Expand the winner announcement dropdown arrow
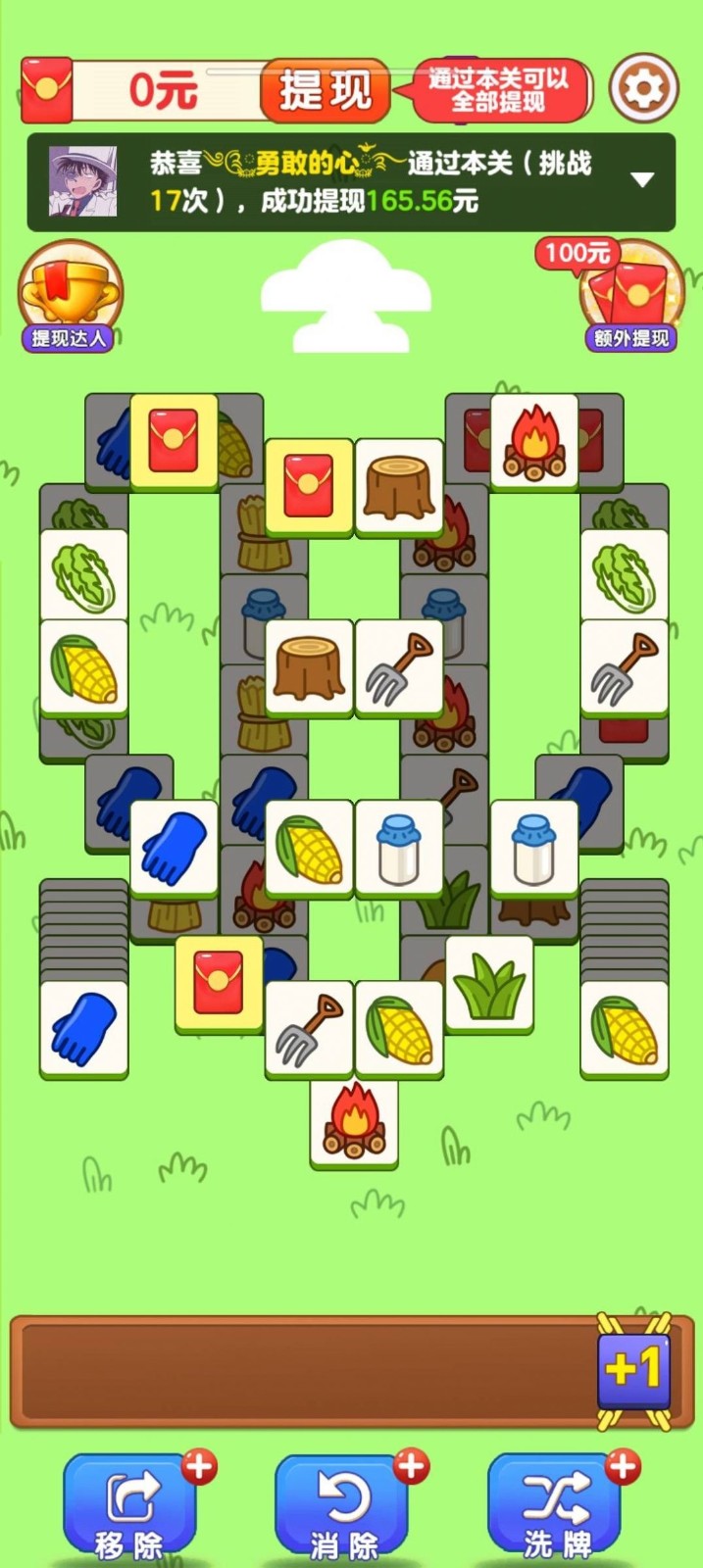This screenshot has width=703, height=1568. (642, 180)
